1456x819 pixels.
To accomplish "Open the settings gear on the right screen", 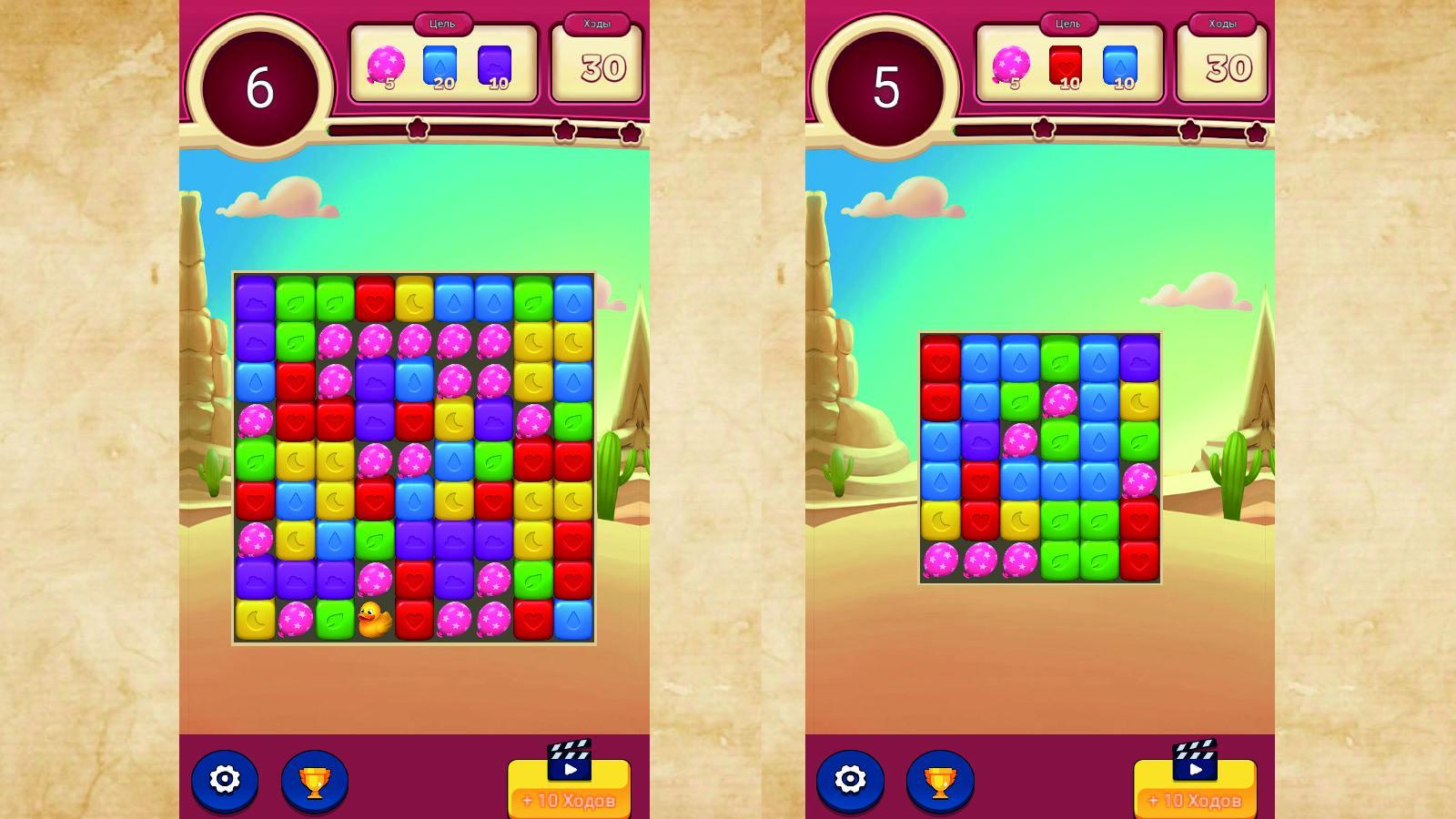I will point(849,779).
